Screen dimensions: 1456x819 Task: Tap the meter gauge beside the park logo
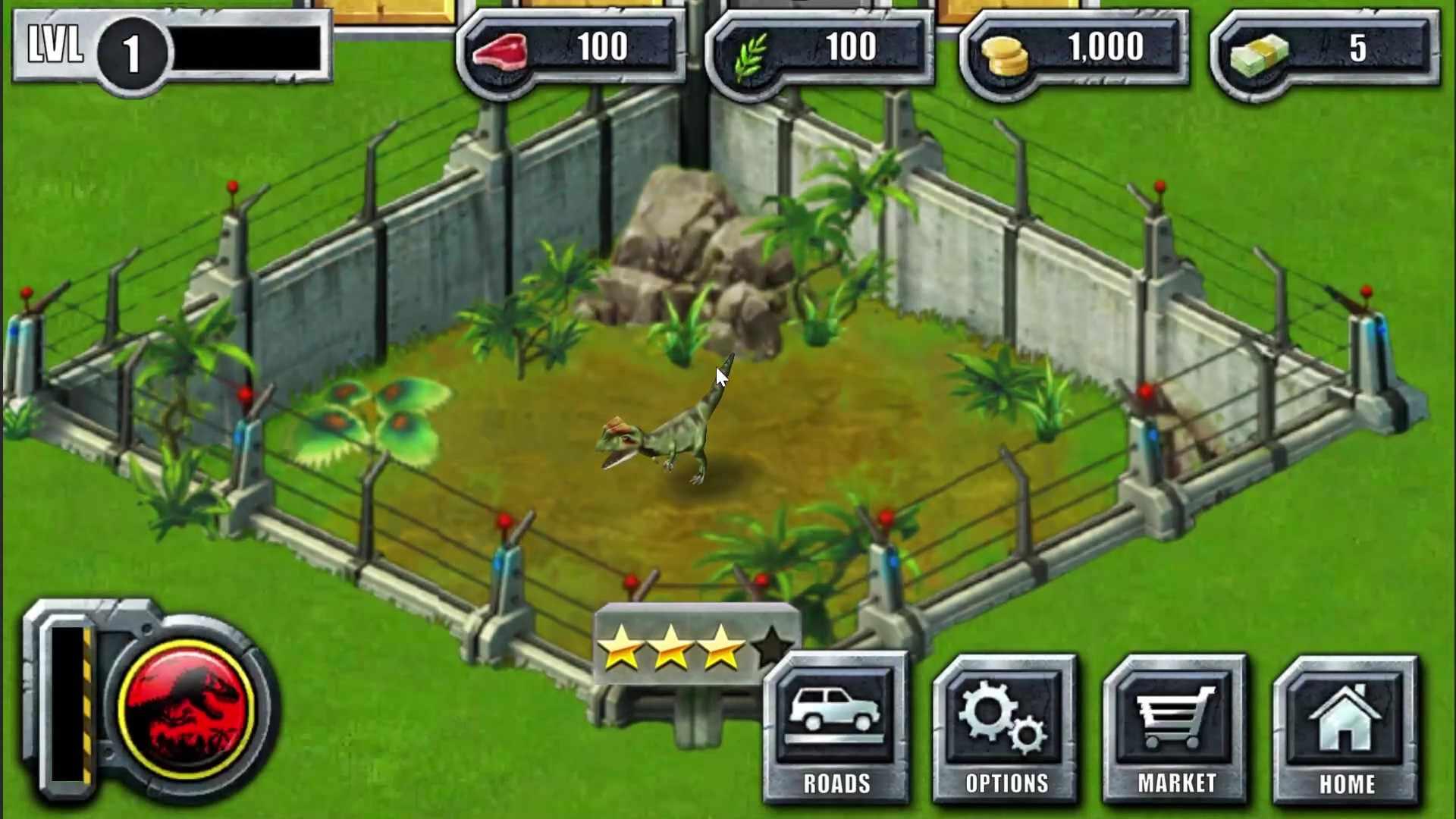[x=68, y=705]
